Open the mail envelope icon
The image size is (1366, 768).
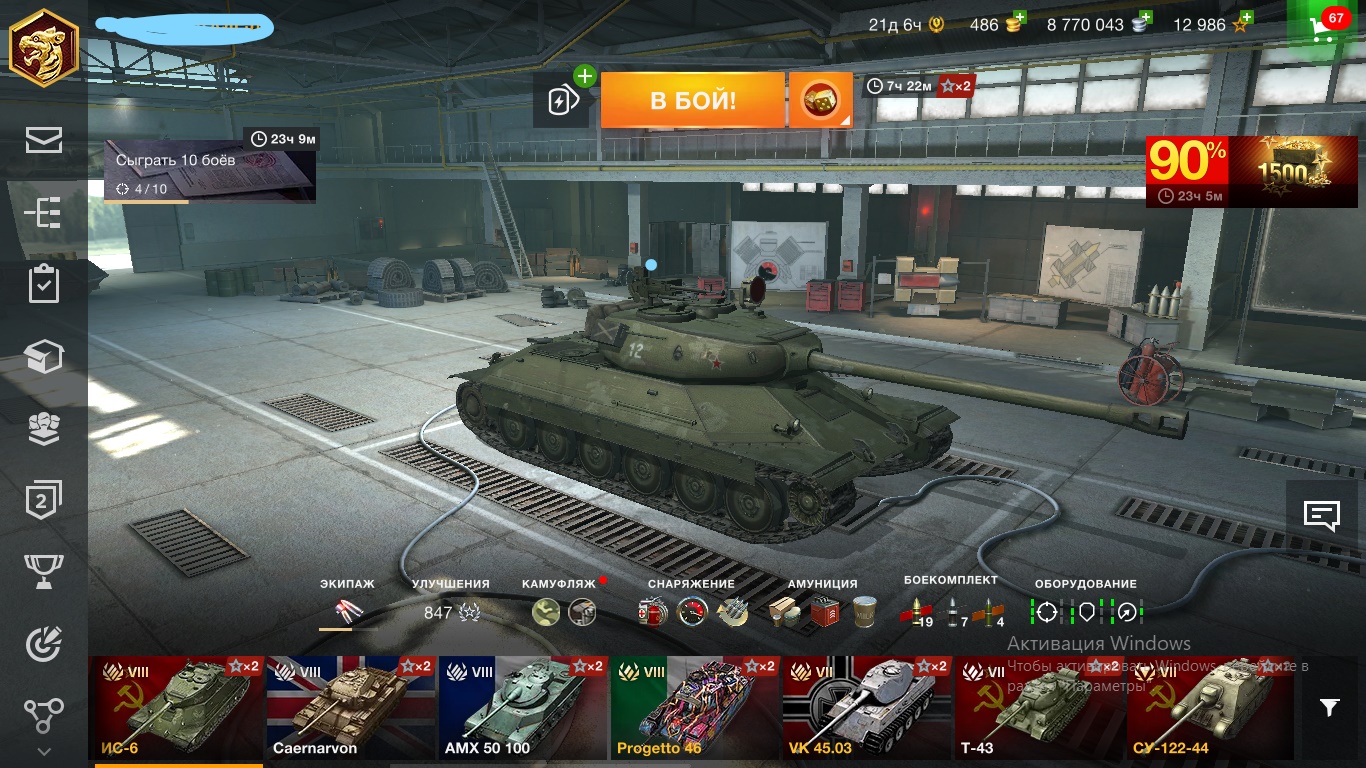click(x=44, y=141)
